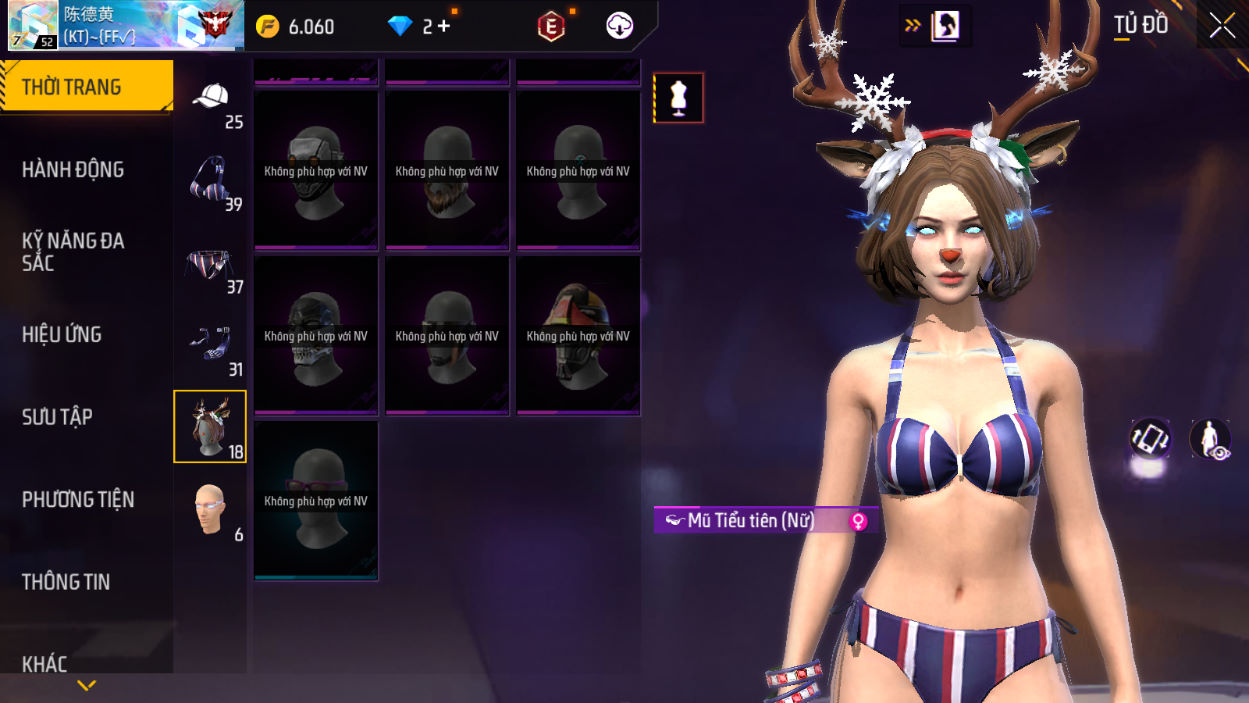Viewport: 1249px width, 703px height.
Task: Go to the SƯU TẬP section
Action: tap(57, 417)
